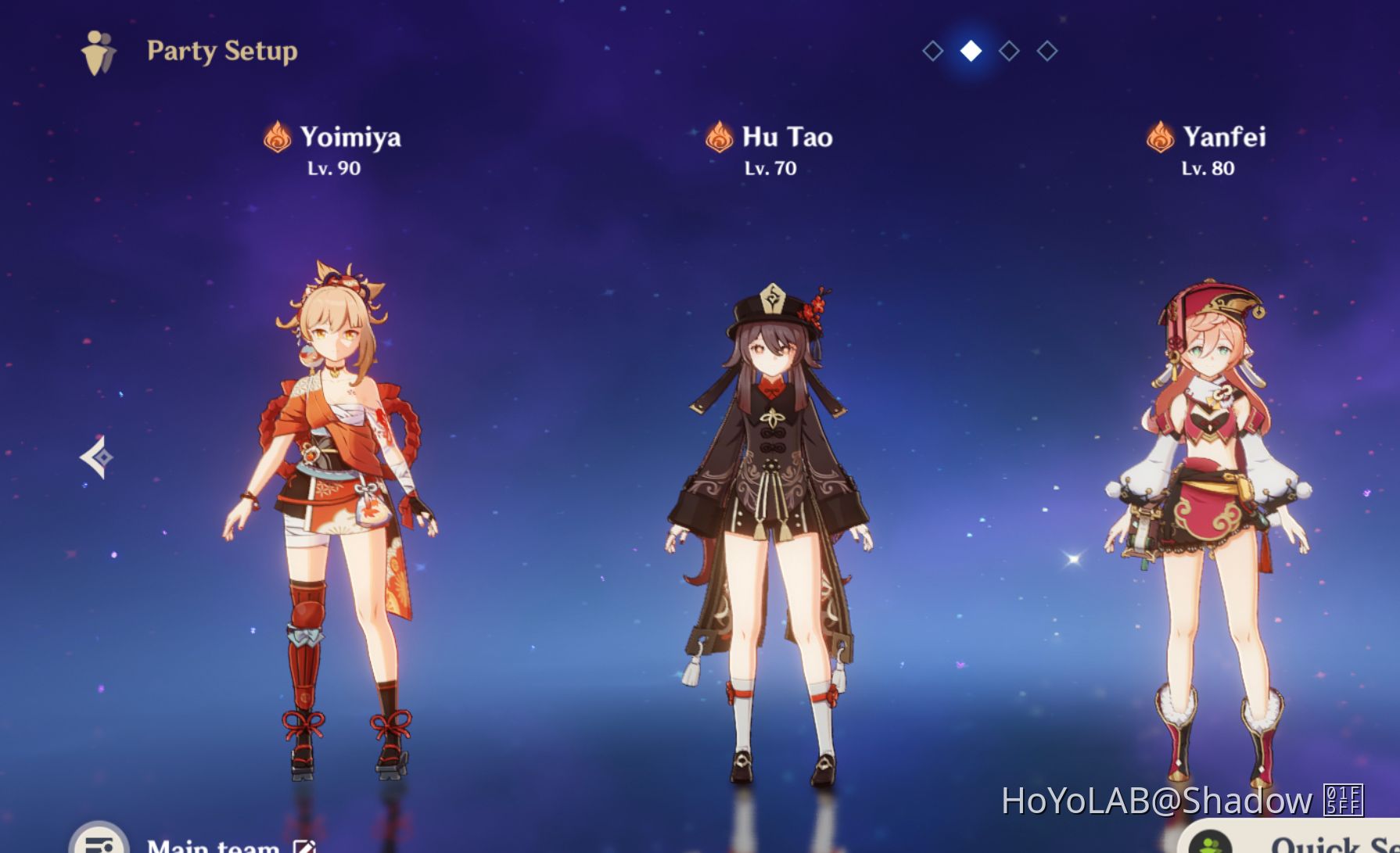This screenshot has height=853, width=1400.
Task: Select the first page indicator diamond
Action: point(932,52)
